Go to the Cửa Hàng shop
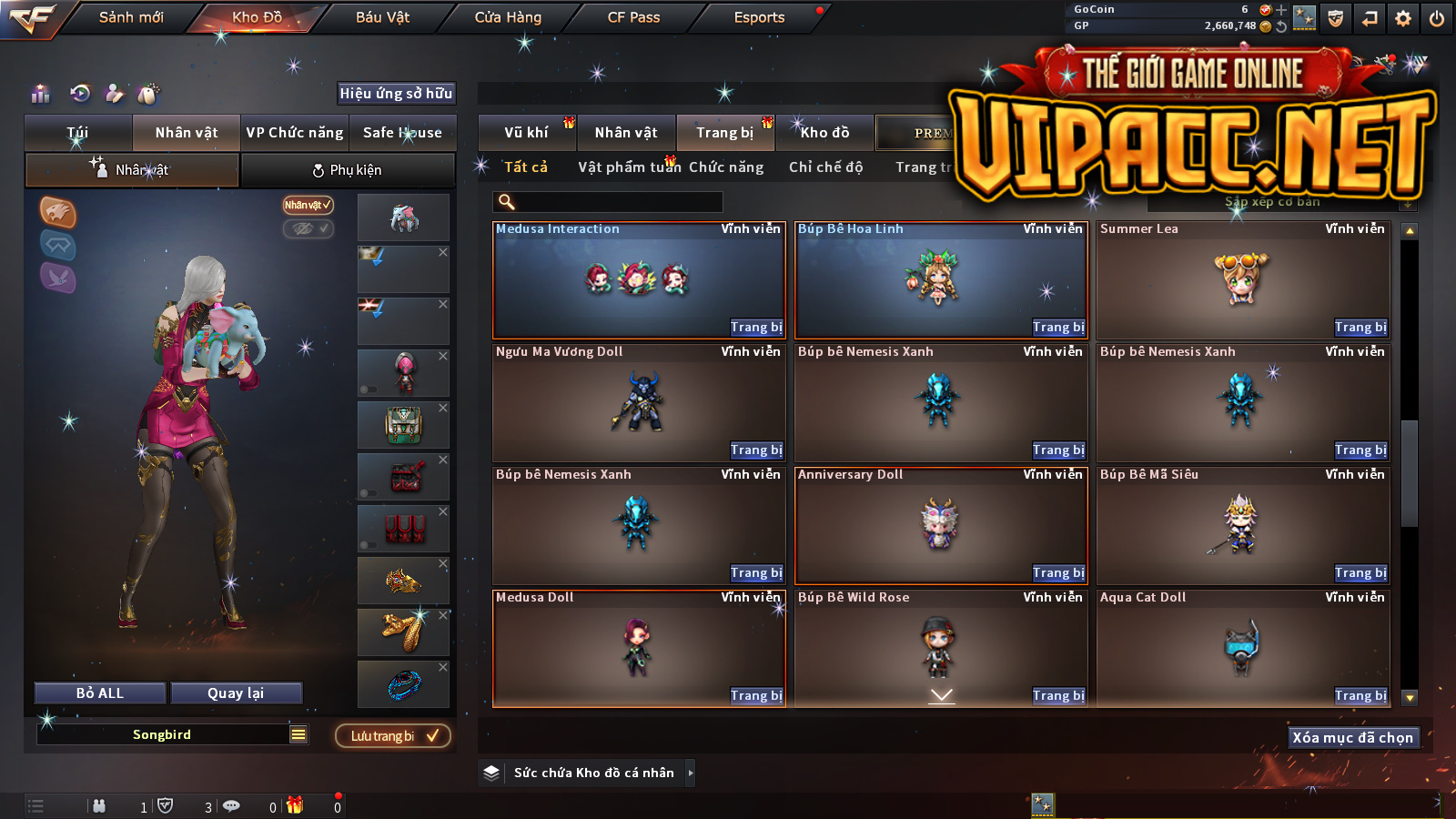The width and height of the screenshot is (1456, 819). (508, 17)
